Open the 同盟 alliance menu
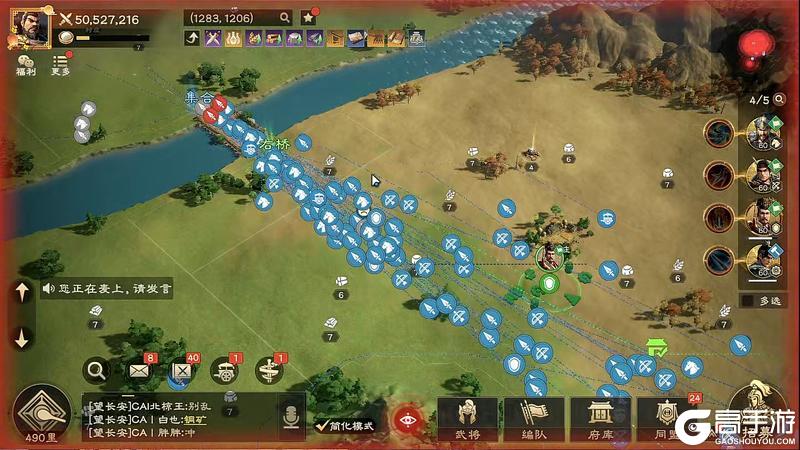This screenshot has height=450, width=800. click(x=664, y=419)
